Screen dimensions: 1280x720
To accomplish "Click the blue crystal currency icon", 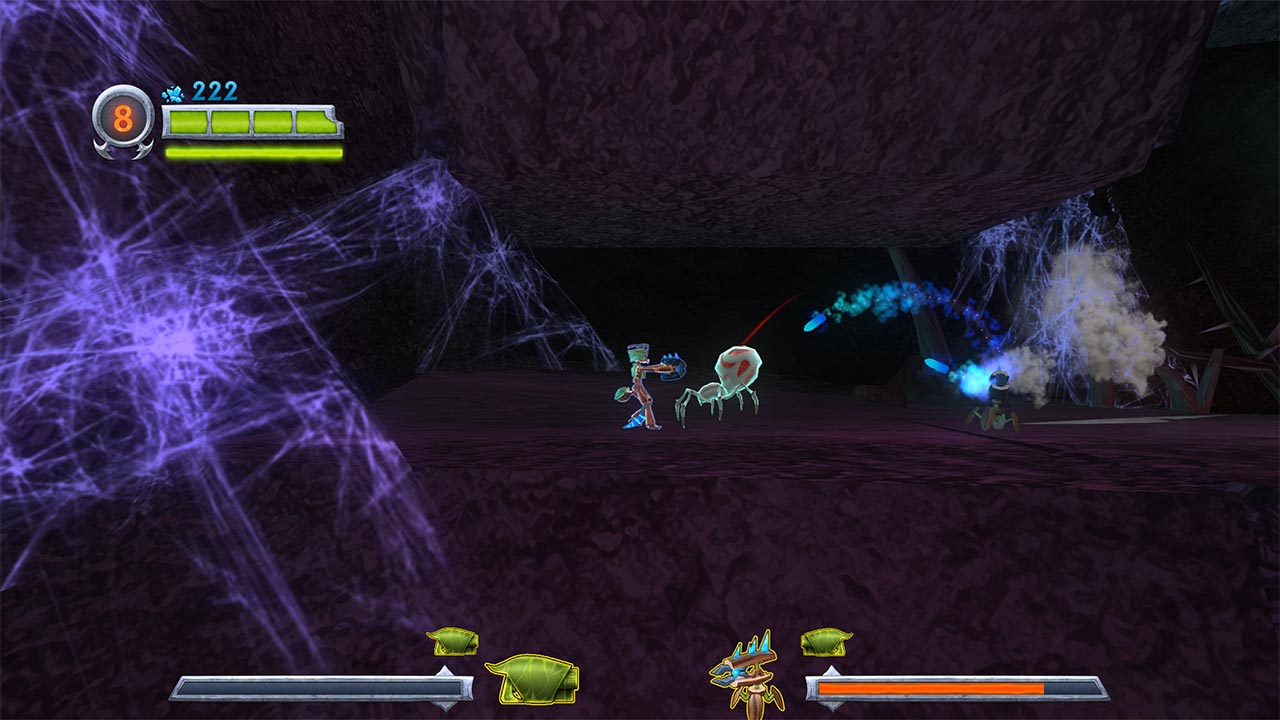I will (x=172, y=92).
